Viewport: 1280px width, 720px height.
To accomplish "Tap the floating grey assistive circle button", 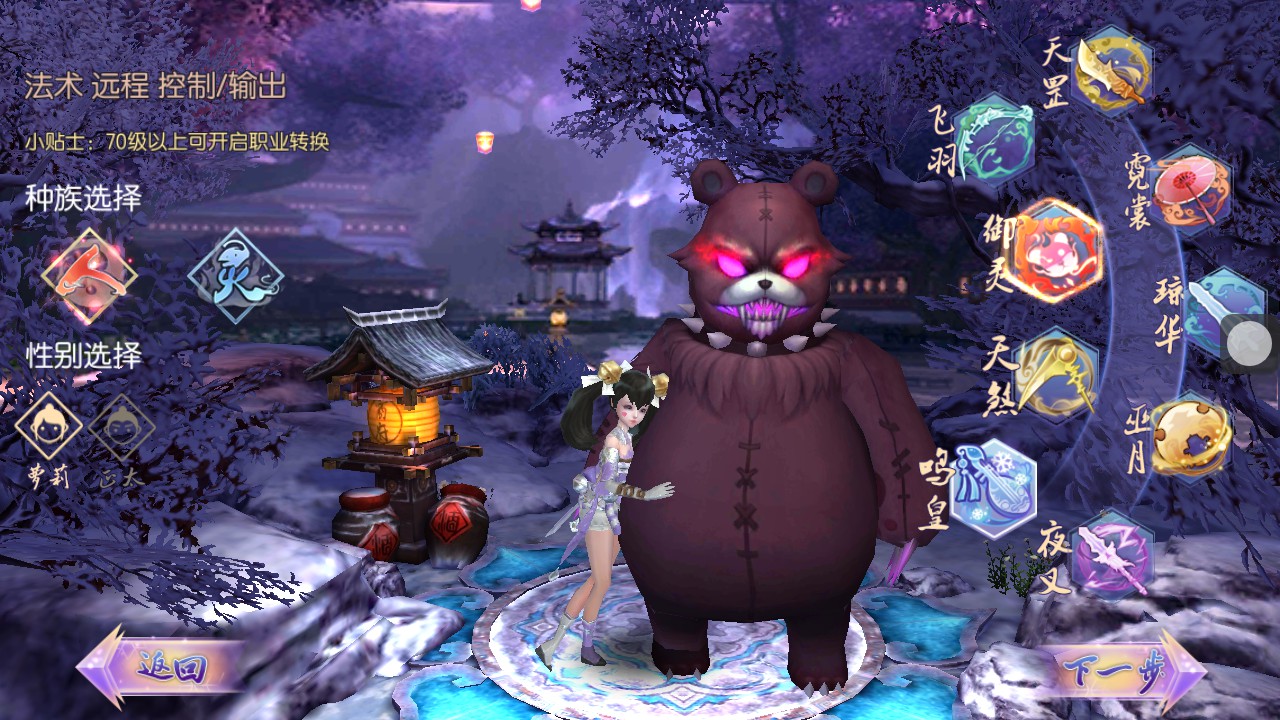I will [x=1249, y=344].
